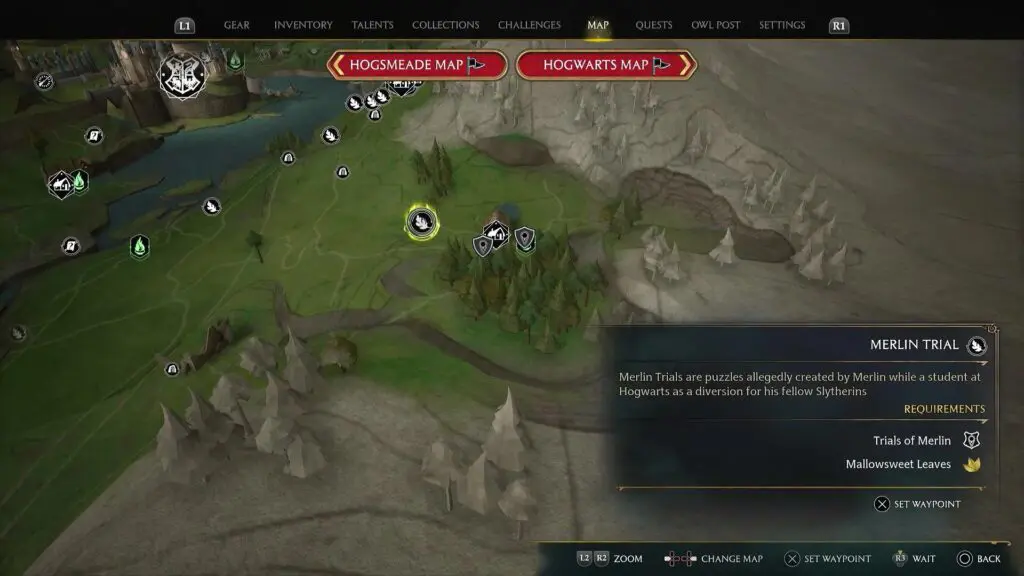Viewport: 1024px width, 576px height.
Task: Open the Quests tab
Action: pos(654,25)
